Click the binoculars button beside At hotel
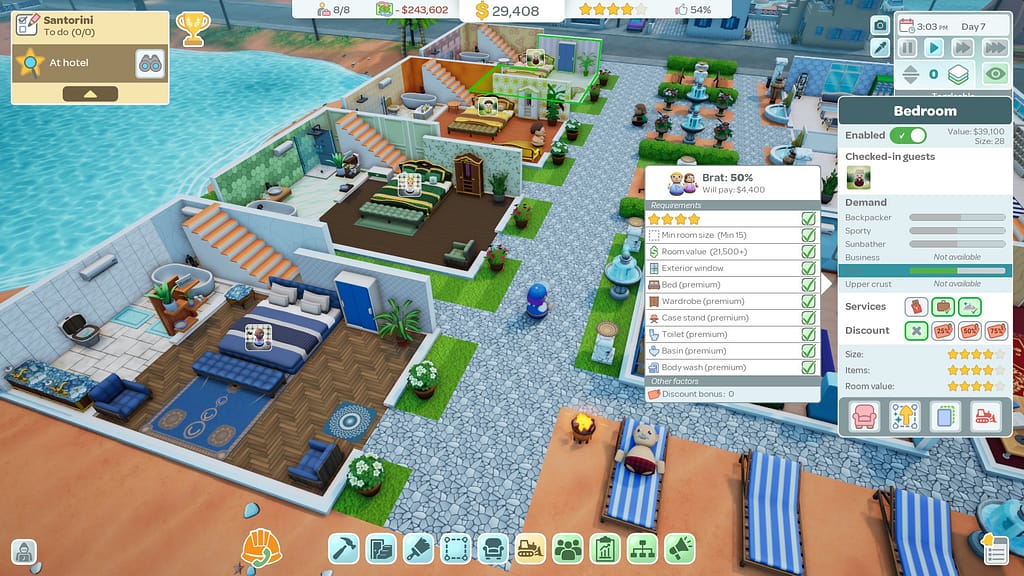The image size is (1024, 576). point(150,64)
